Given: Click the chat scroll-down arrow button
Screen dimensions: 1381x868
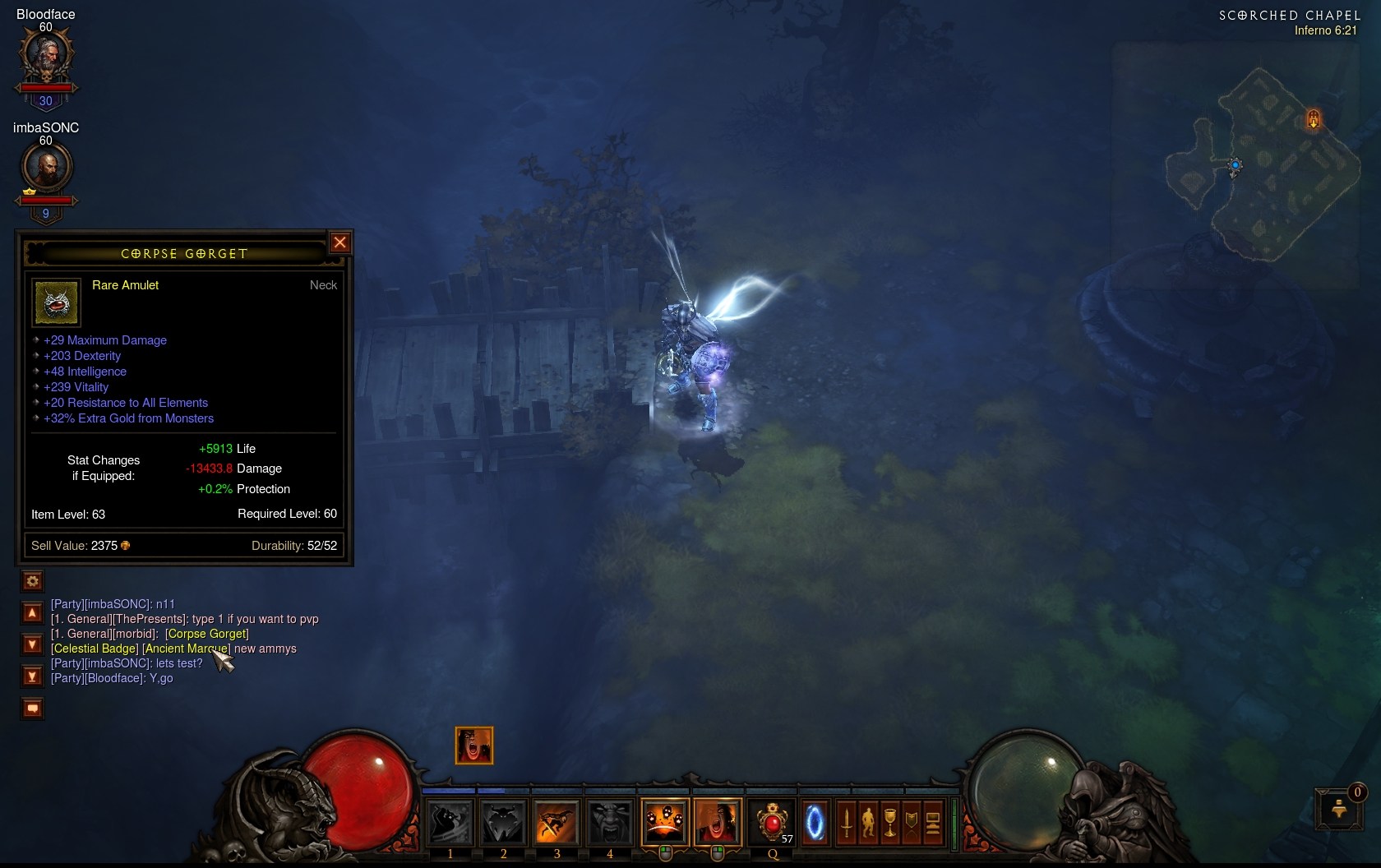Looking at the screenshot, I should pyautogui.click(x=32, y=644).
